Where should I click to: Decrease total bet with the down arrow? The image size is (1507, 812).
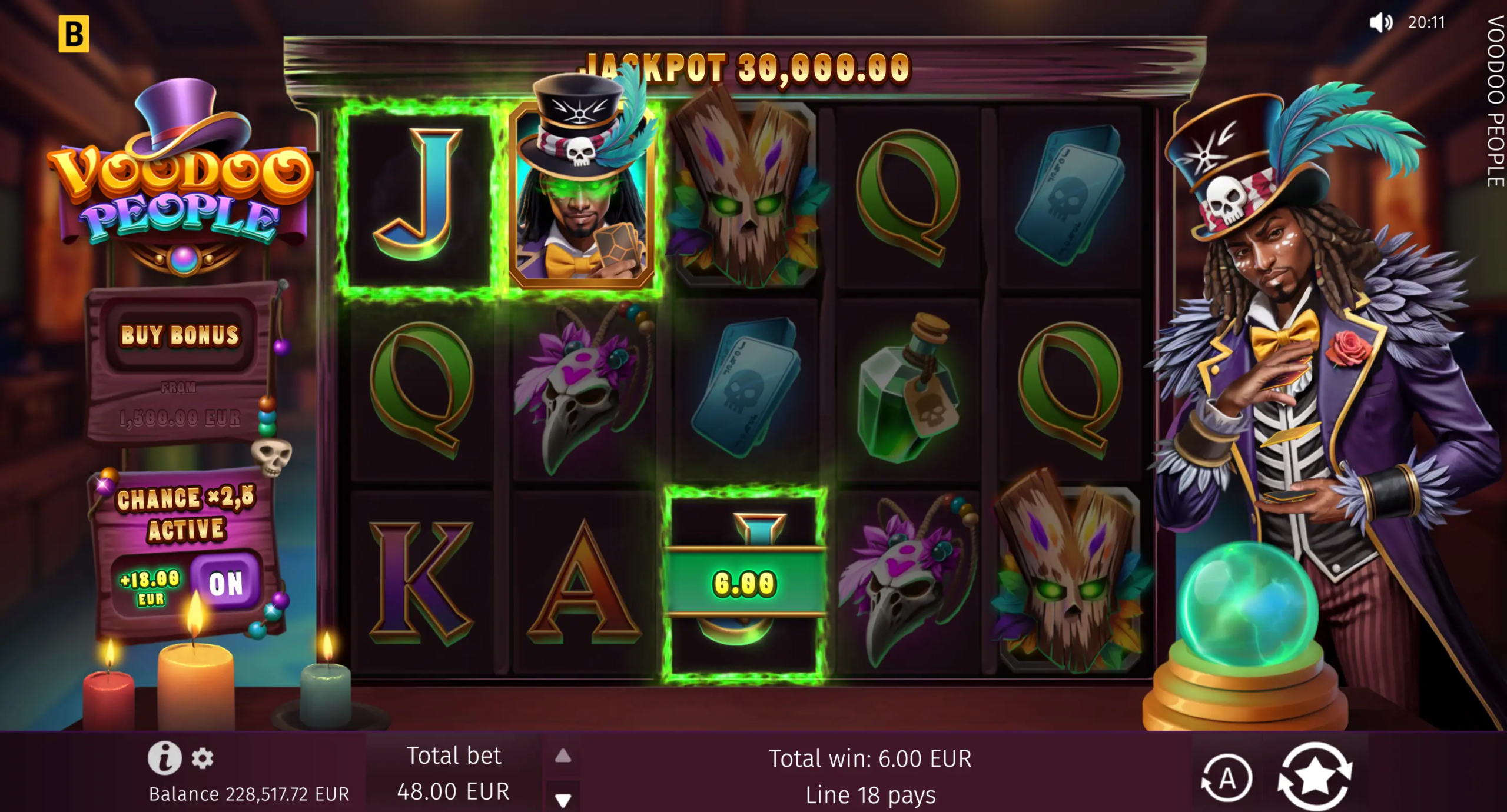pos(563,800)
